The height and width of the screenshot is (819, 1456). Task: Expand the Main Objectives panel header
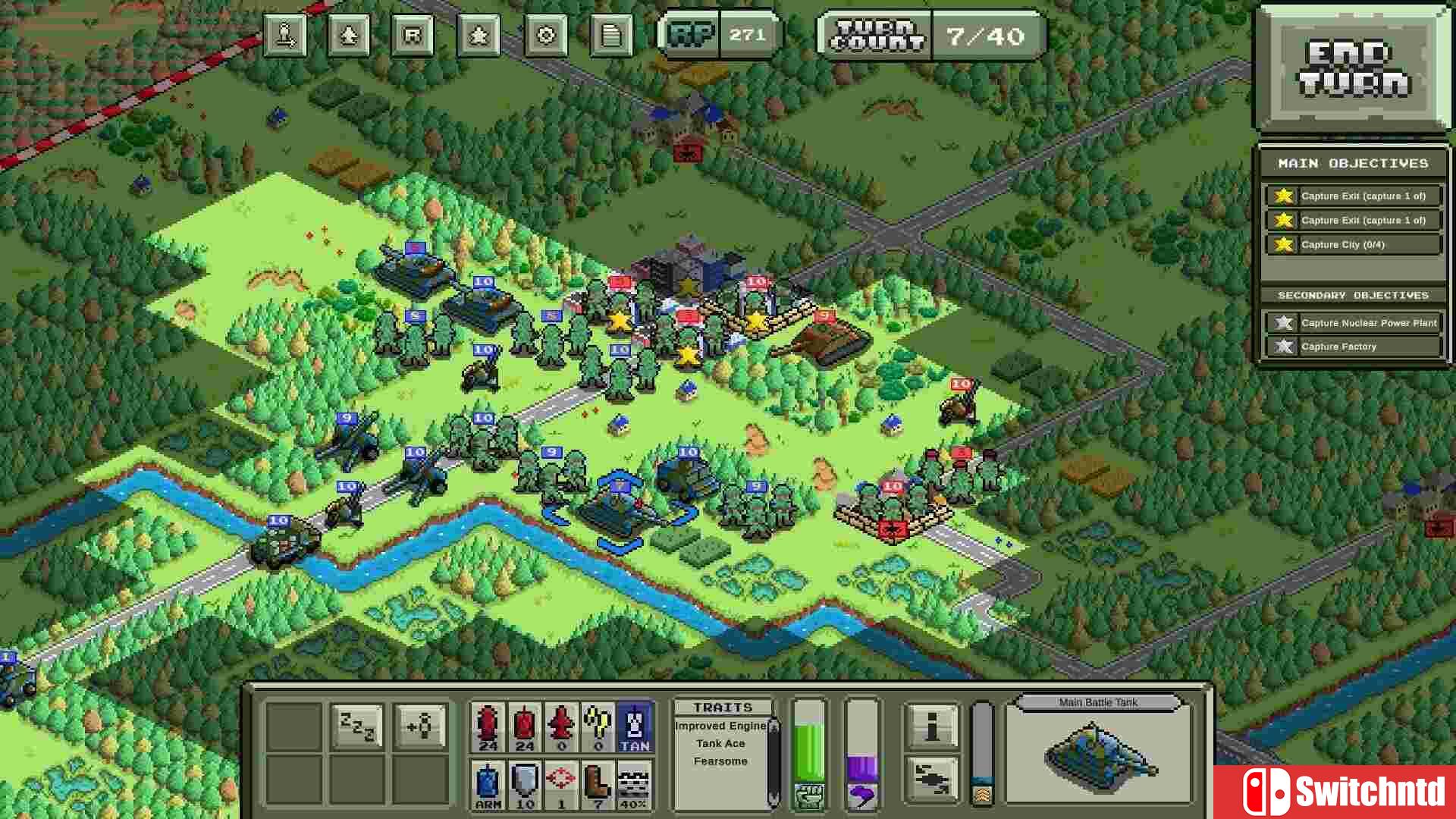(1353, 163)
